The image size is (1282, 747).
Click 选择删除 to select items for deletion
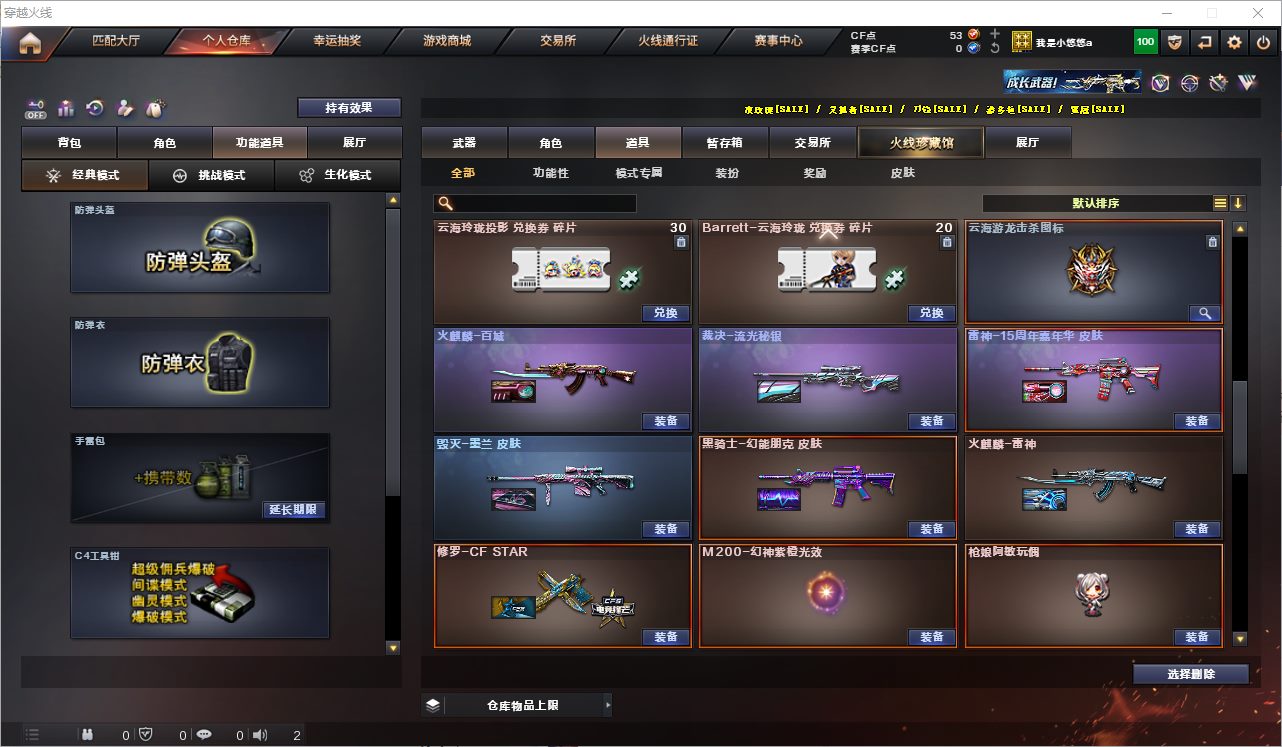(x=1190, y=674)
